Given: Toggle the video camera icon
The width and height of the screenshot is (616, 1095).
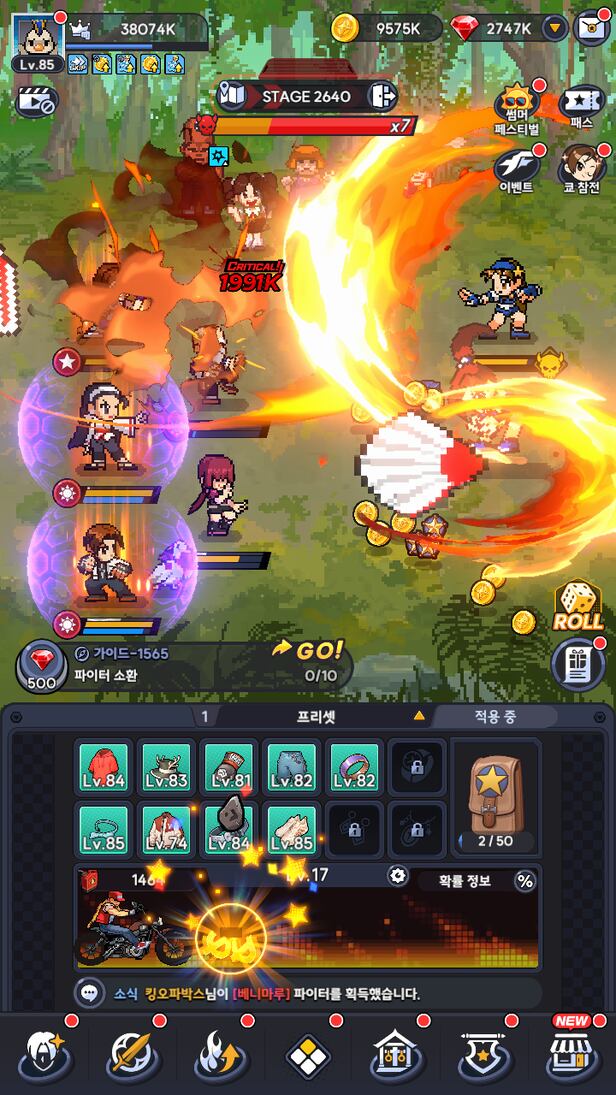Looking at the screenshot, I should [36, 101].
